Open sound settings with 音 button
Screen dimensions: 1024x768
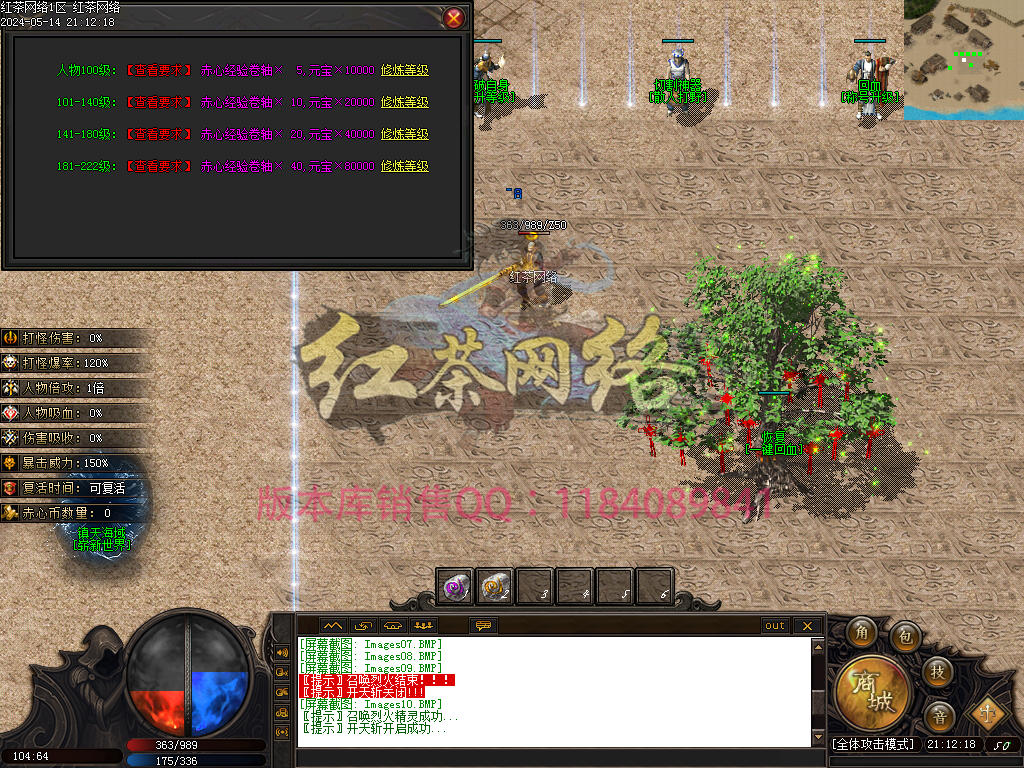938,715
